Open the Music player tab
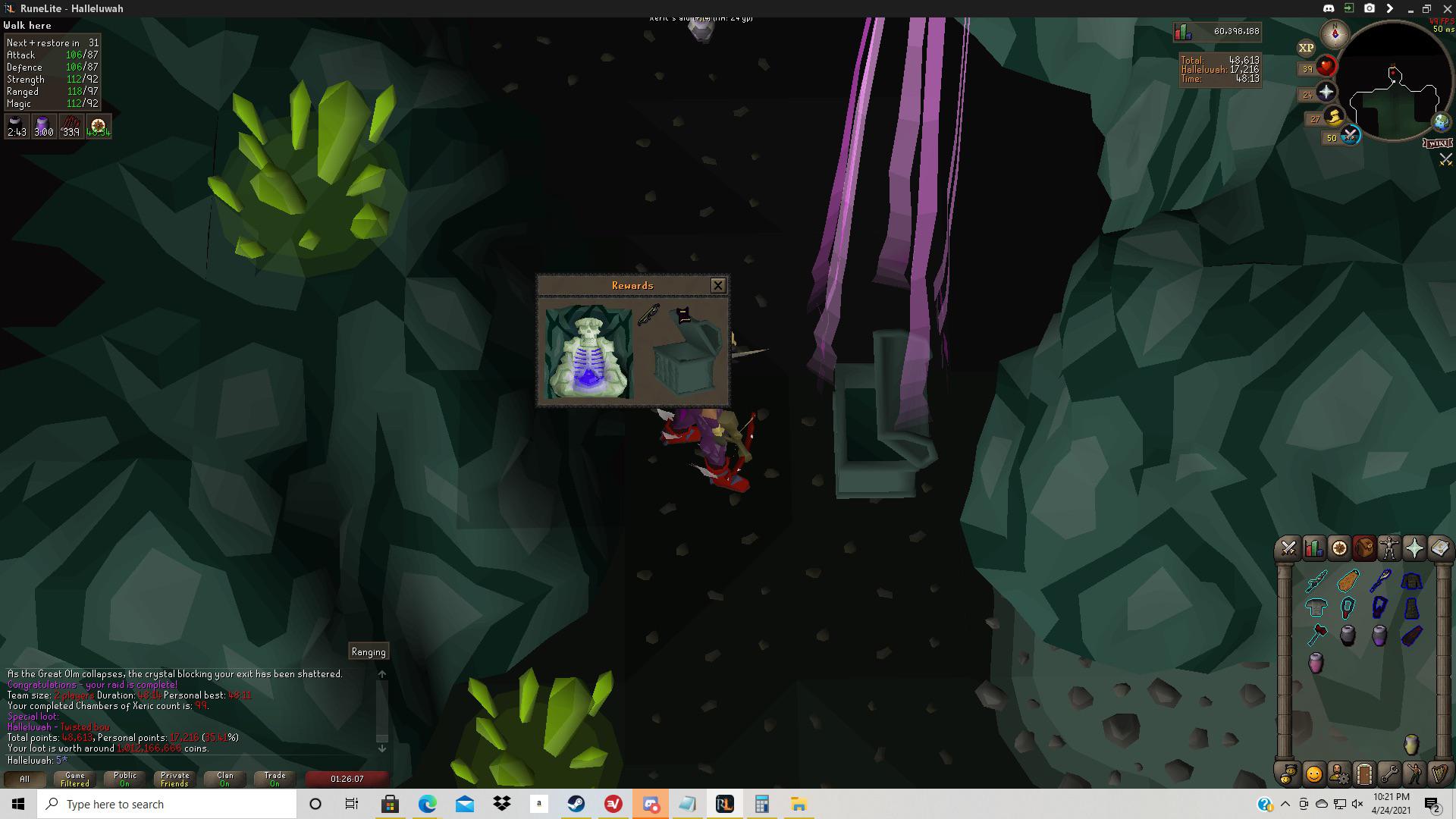The image size is (1456, 819). tap(1440, 774)
